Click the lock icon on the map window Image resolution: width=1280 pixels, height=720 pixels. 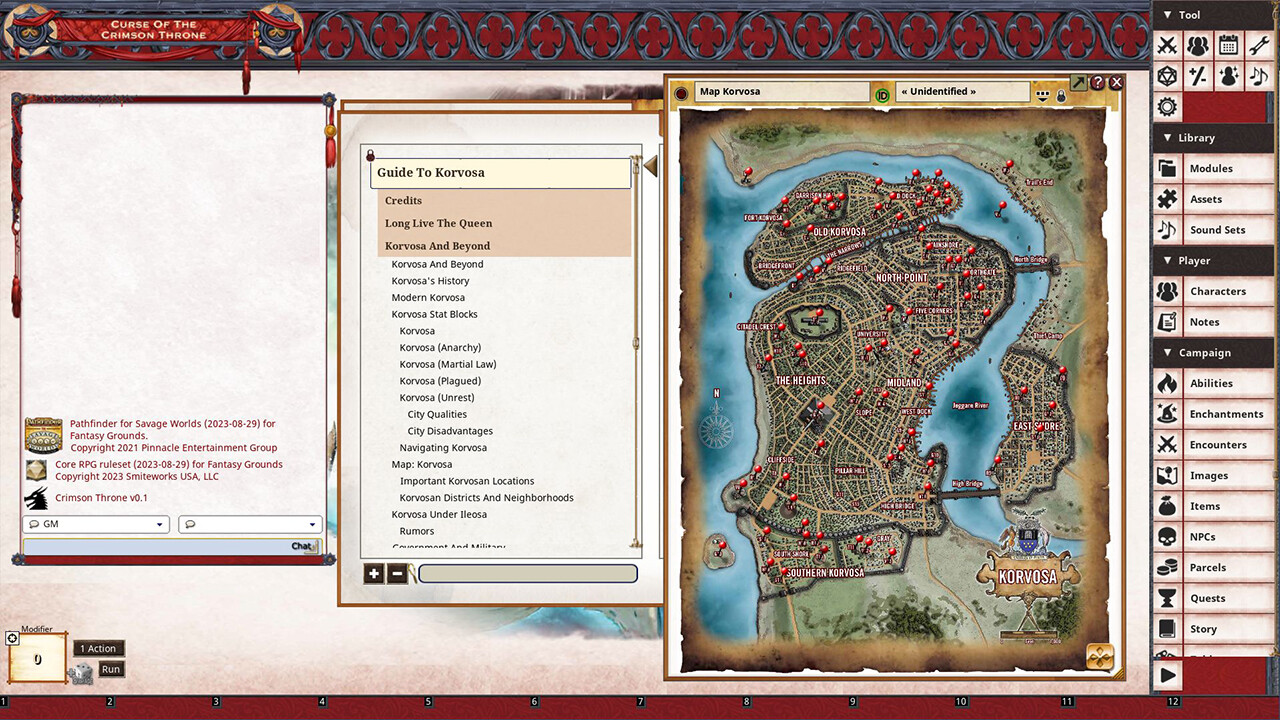click(x=1060, y=94)
